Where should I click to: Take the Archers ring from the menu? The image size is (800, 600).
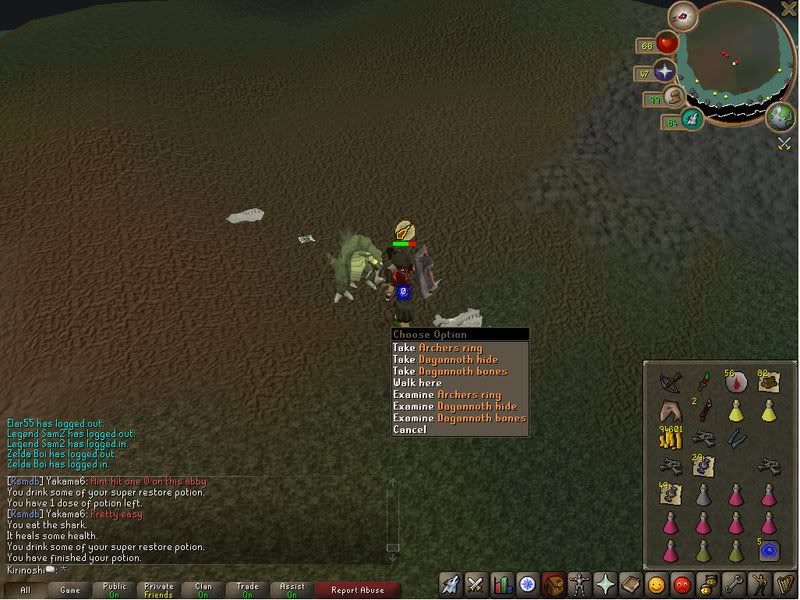pos(437,348)
